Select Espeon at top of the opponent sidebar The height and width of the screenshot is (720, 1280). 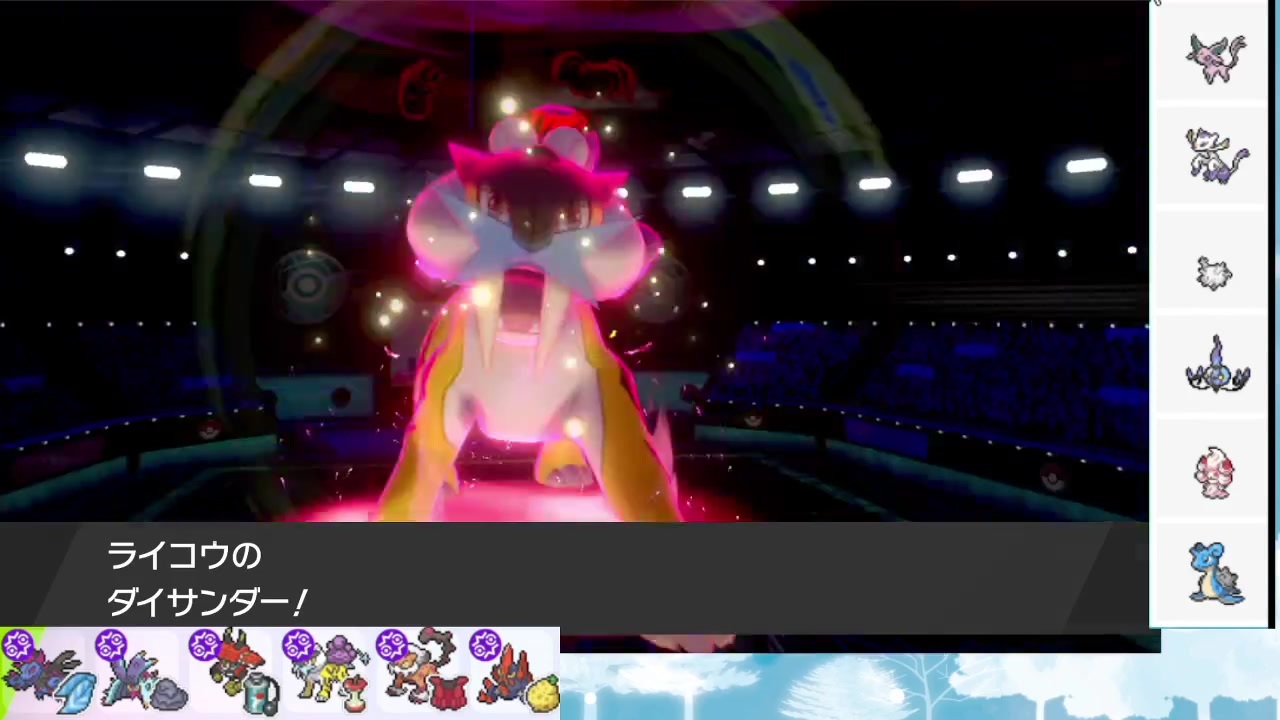(x=1215, y=57)
